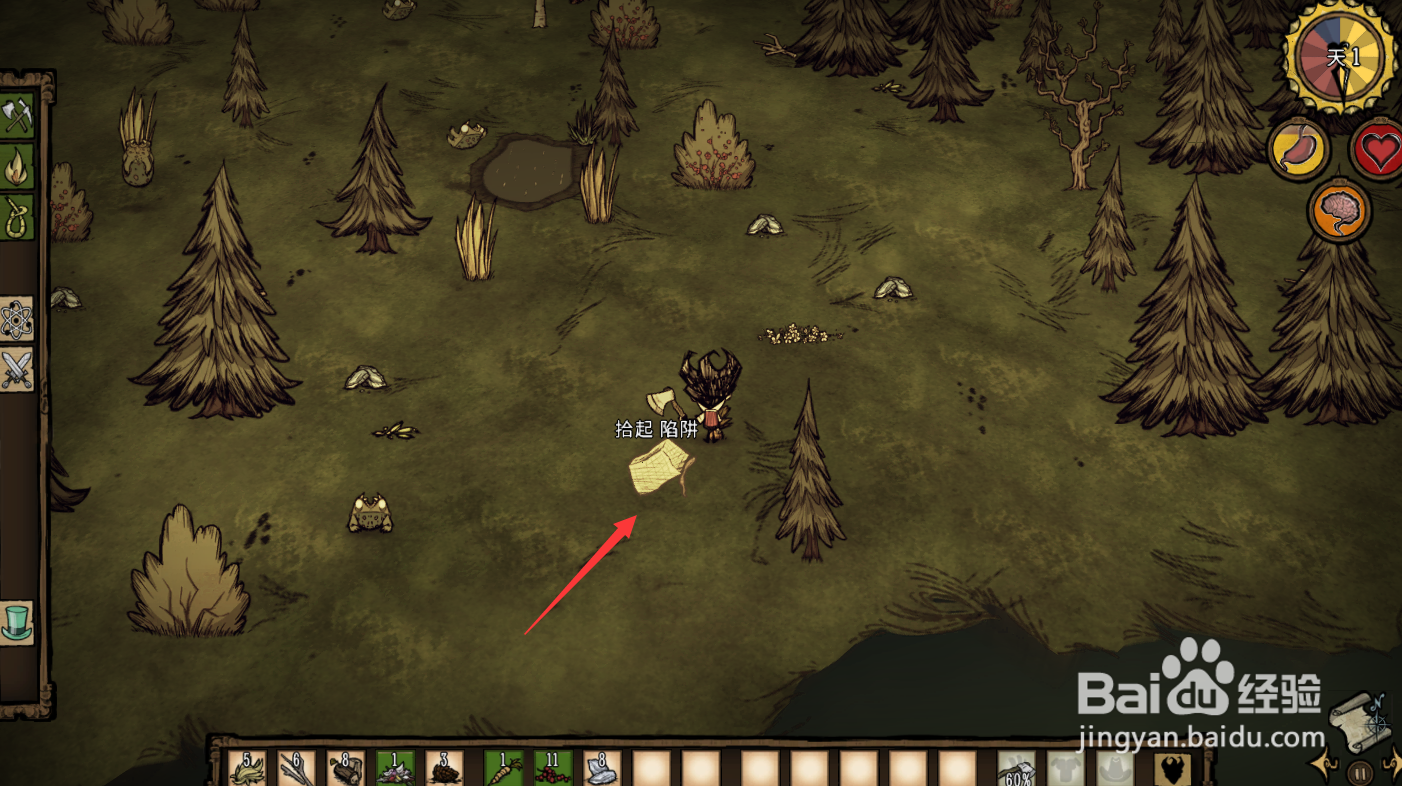Pause the game with the pause button
The width and height of the screenshot is (1402, 786).
click(x=1359, y=772)
